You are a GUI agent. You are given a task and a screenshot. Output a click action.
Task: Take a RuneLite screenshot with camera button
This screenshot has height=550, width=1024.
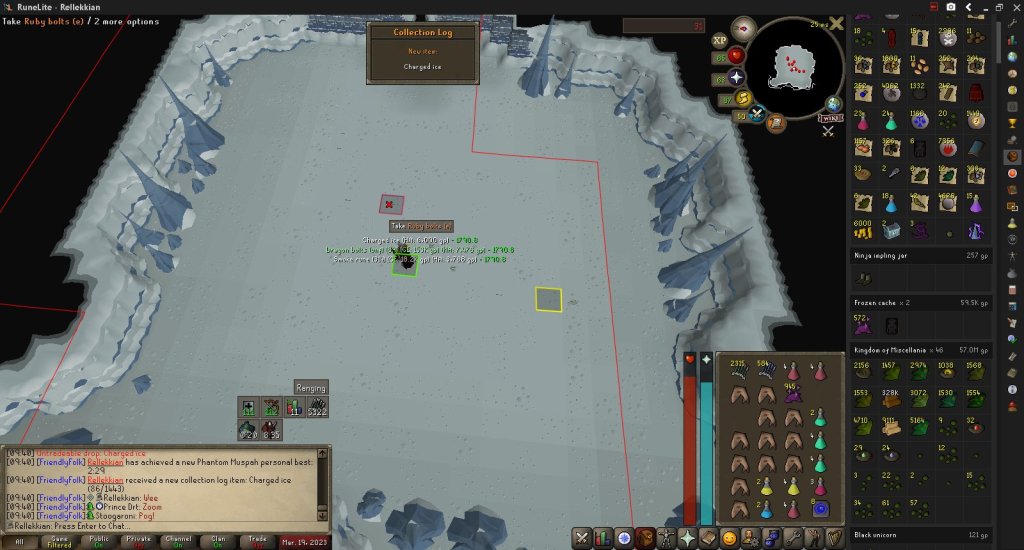950,7
